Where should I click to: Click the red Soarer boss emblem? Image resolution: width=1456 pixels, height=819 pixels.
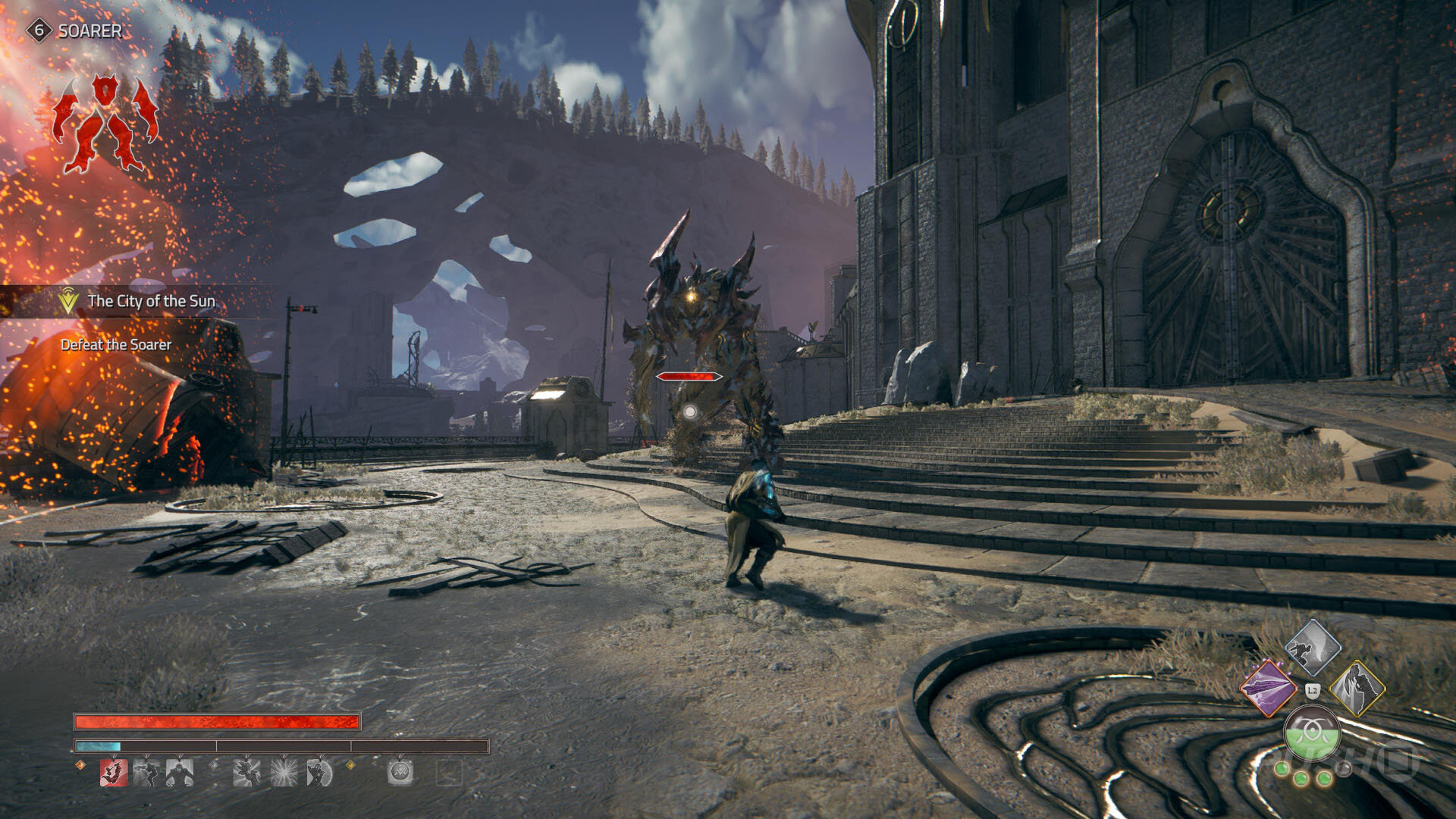105,123
